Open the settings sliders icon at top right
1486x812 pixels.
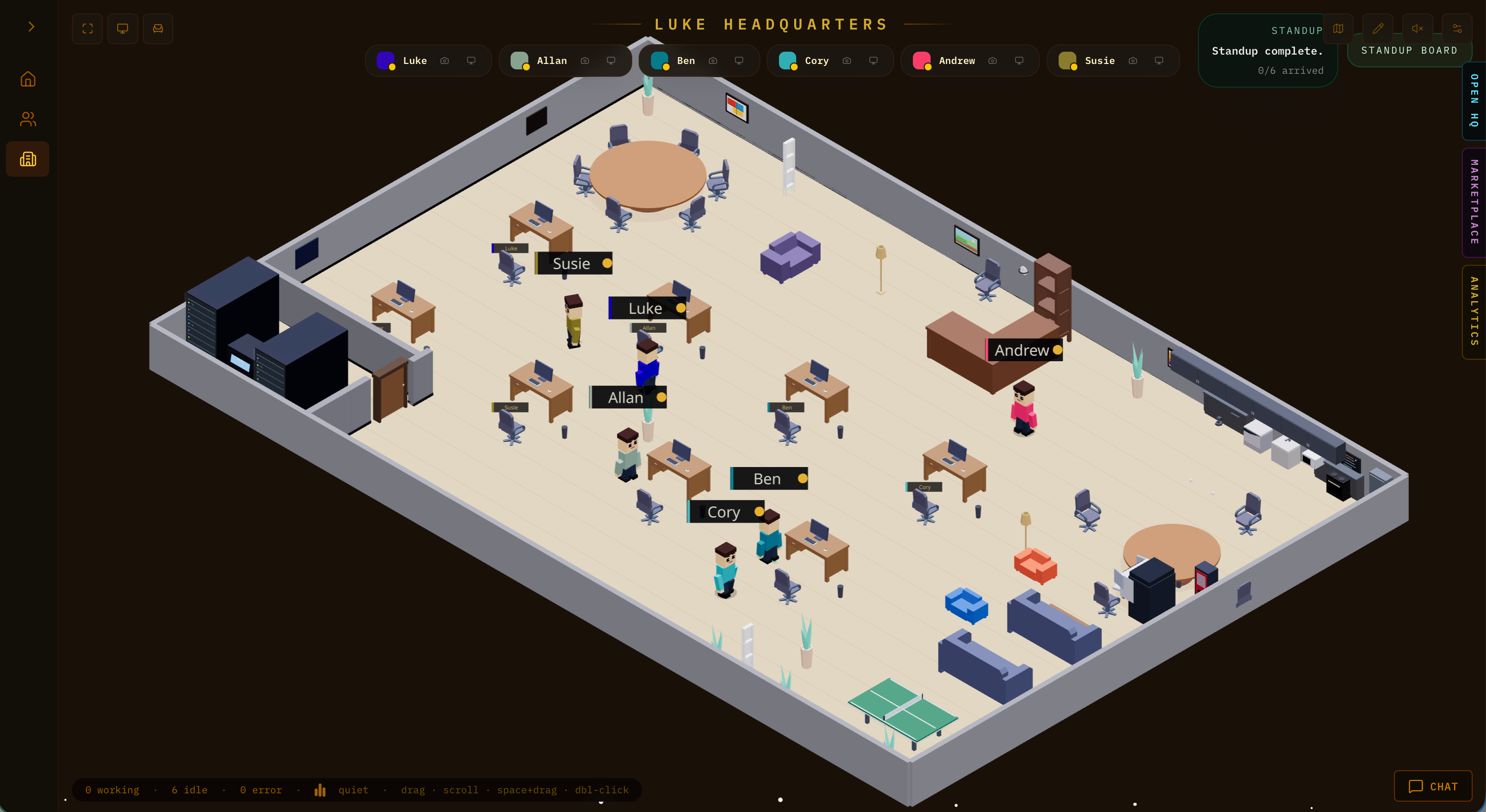tap(1458, 28)
